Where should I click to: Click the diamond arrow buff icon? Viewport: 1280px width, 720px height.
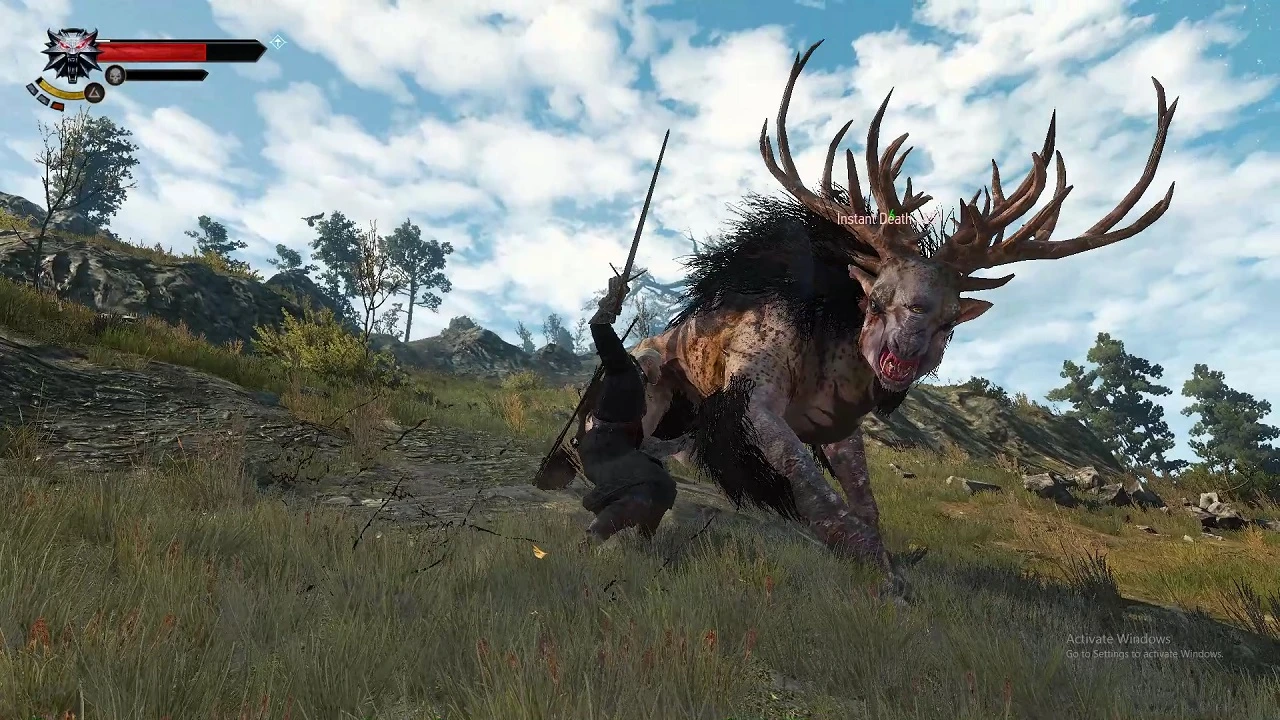278,42
